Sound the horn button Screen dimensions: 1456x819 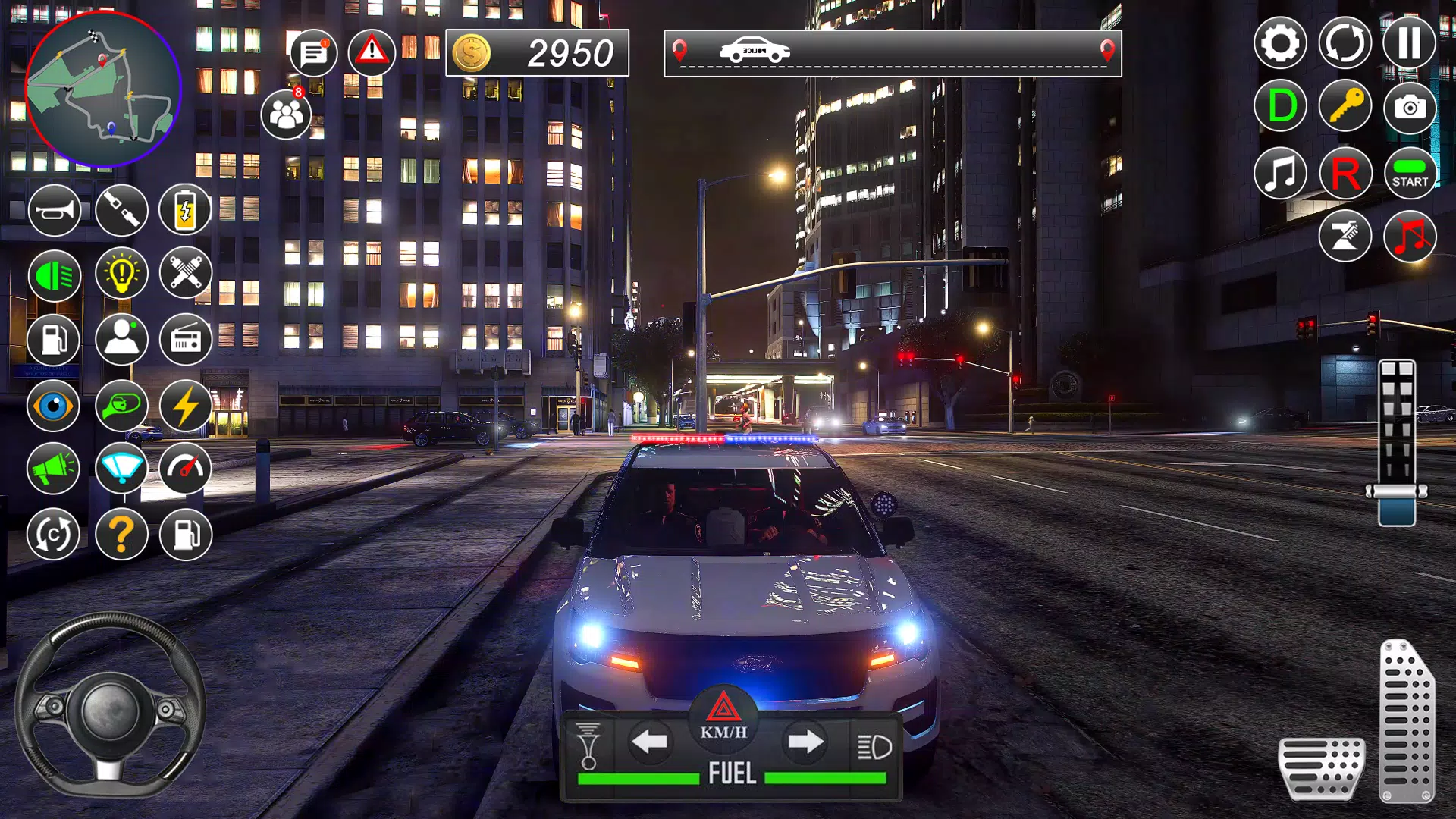tap(54, 209)
